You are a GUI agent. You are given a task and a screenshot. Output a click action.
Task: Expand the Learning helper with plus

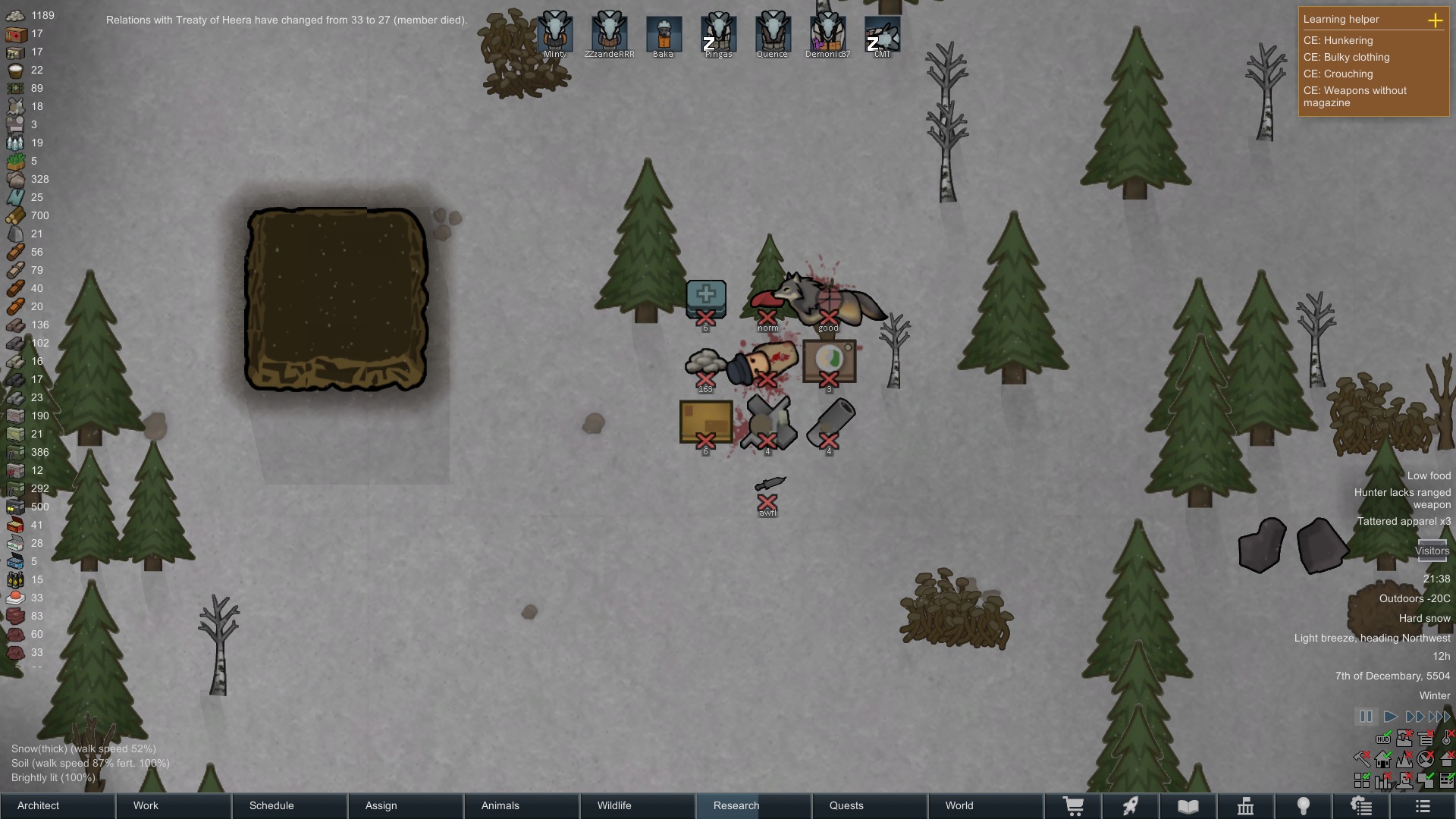tap(1435, 20)
